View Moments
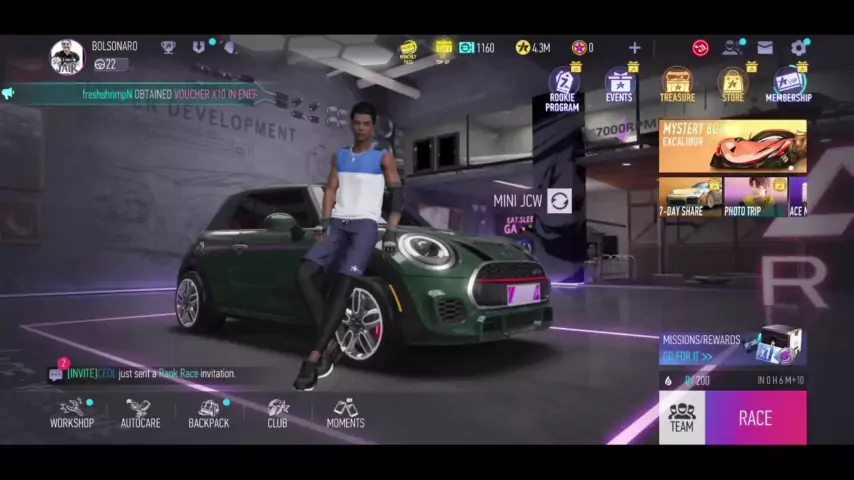Image resolution: width=854 pixels, height=480 pixels. point(345,413)
